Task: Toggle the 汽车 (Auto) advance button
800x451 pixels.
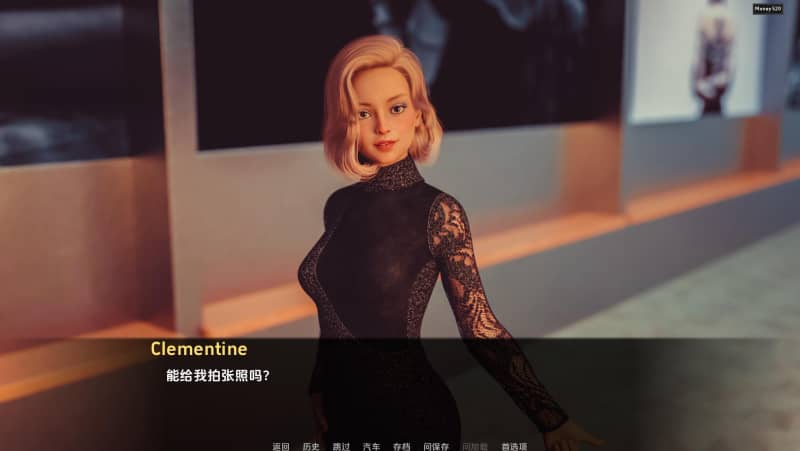Action: click(x=371, y=446)
